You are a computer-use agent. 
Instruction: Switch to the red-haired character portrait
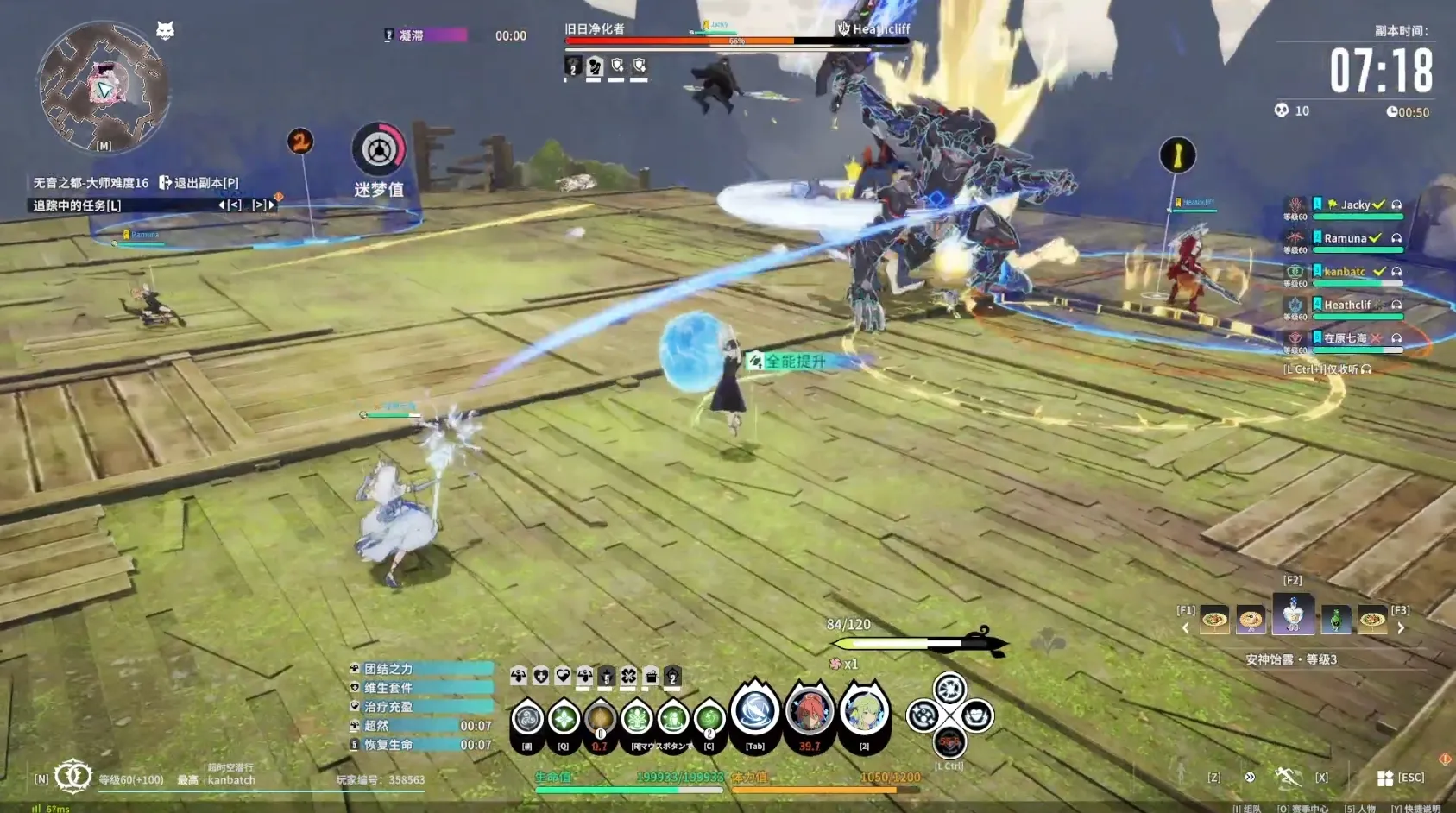pyautogui.click(x=809, y=711)
